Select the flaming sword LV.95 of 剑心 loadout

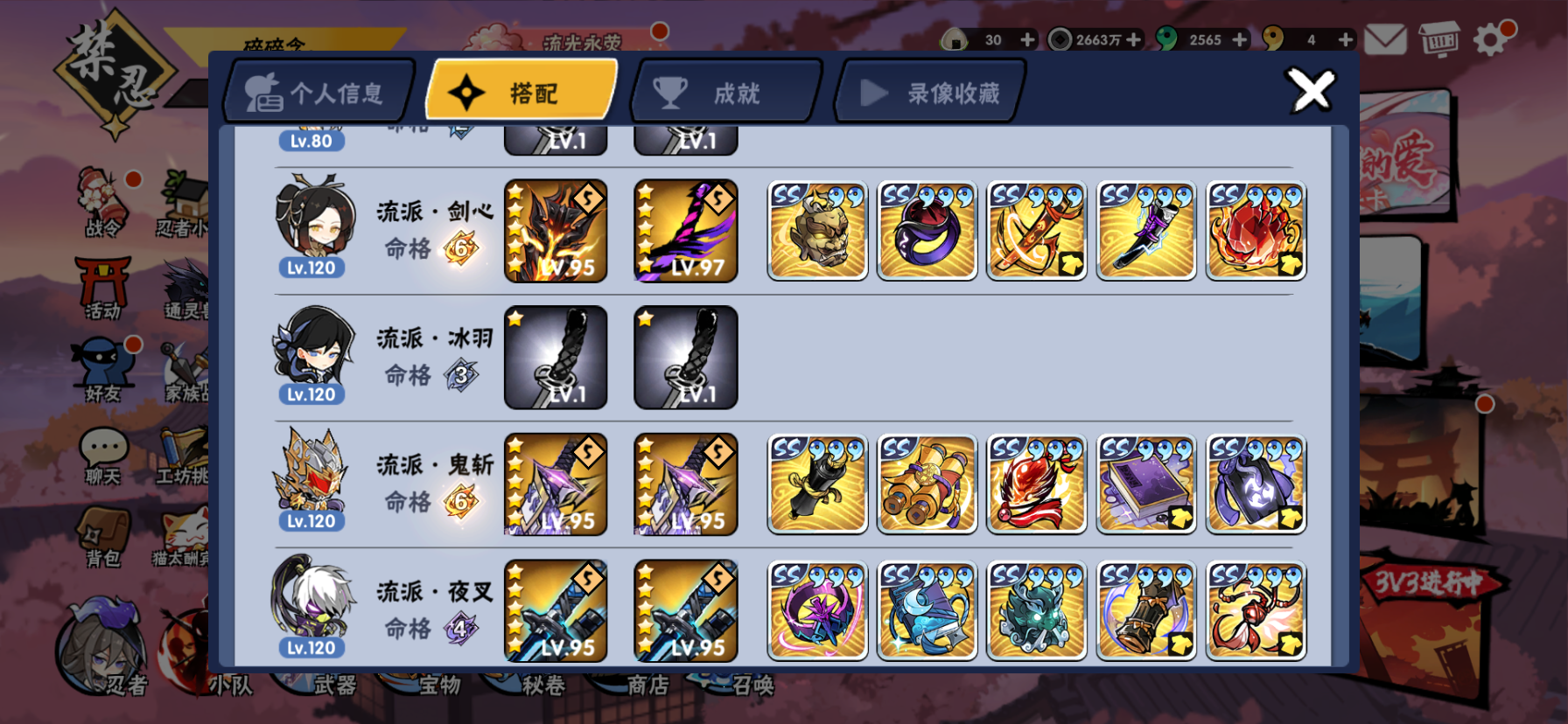point(556,231)
